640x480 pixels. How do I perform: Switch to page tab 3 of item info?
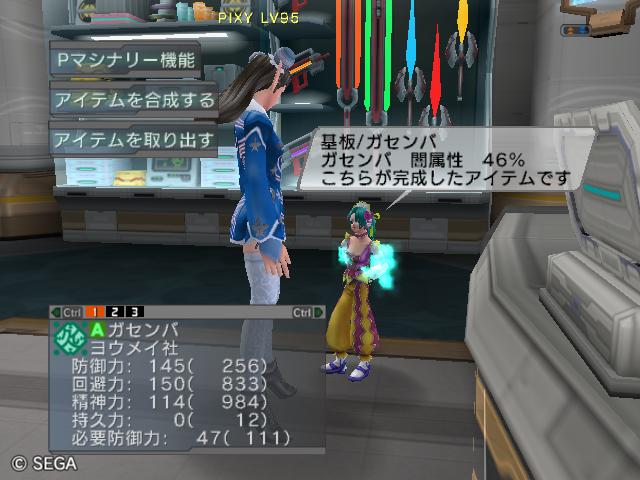coord(134,312)
